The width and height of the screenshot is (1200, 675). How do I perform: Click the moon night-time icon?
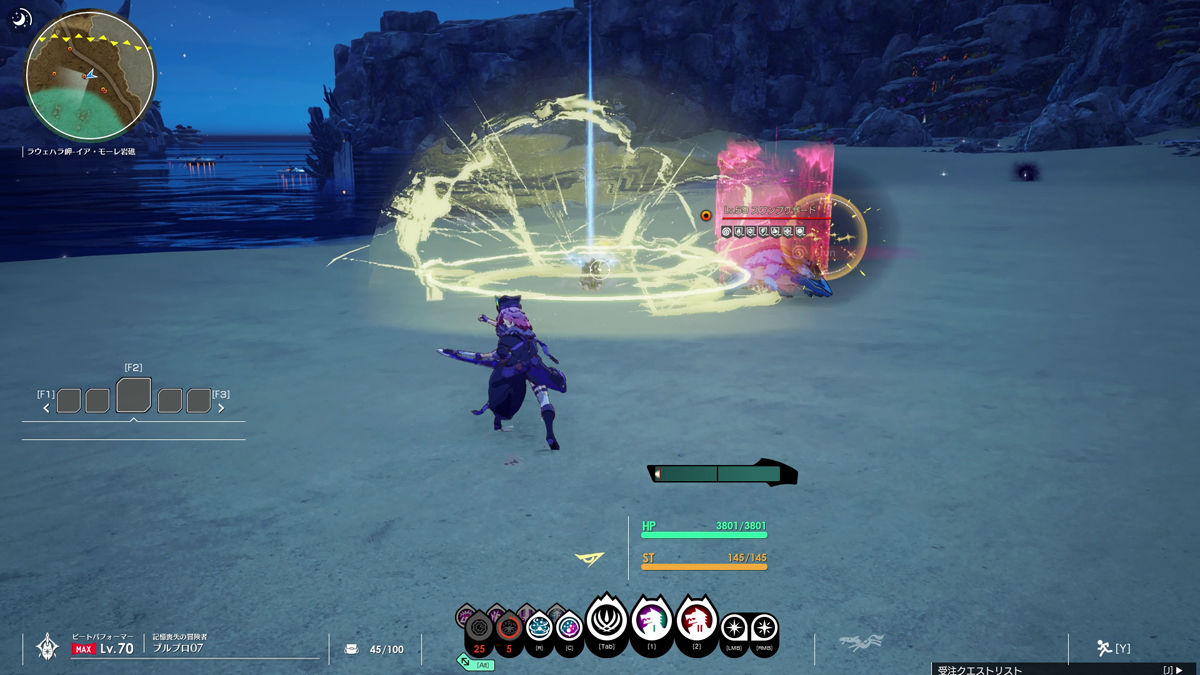pyautogui.click(x=21, y=19)
